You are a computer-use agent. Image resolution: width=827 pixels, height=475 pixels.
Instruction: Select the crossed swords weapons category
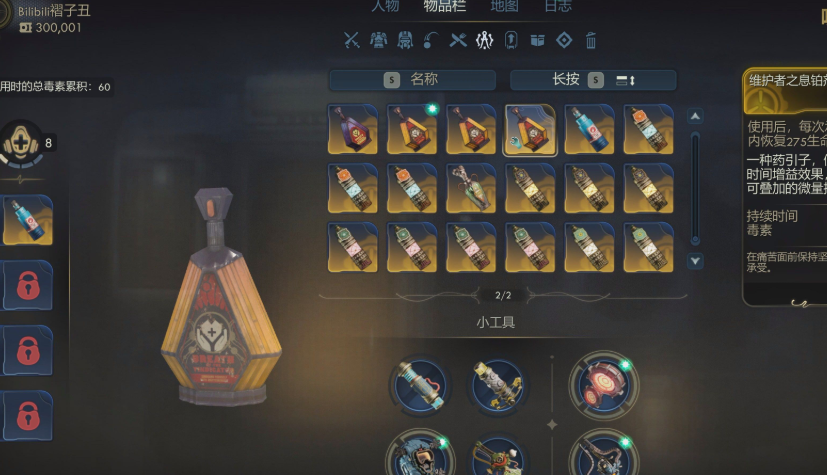(352, 40)
